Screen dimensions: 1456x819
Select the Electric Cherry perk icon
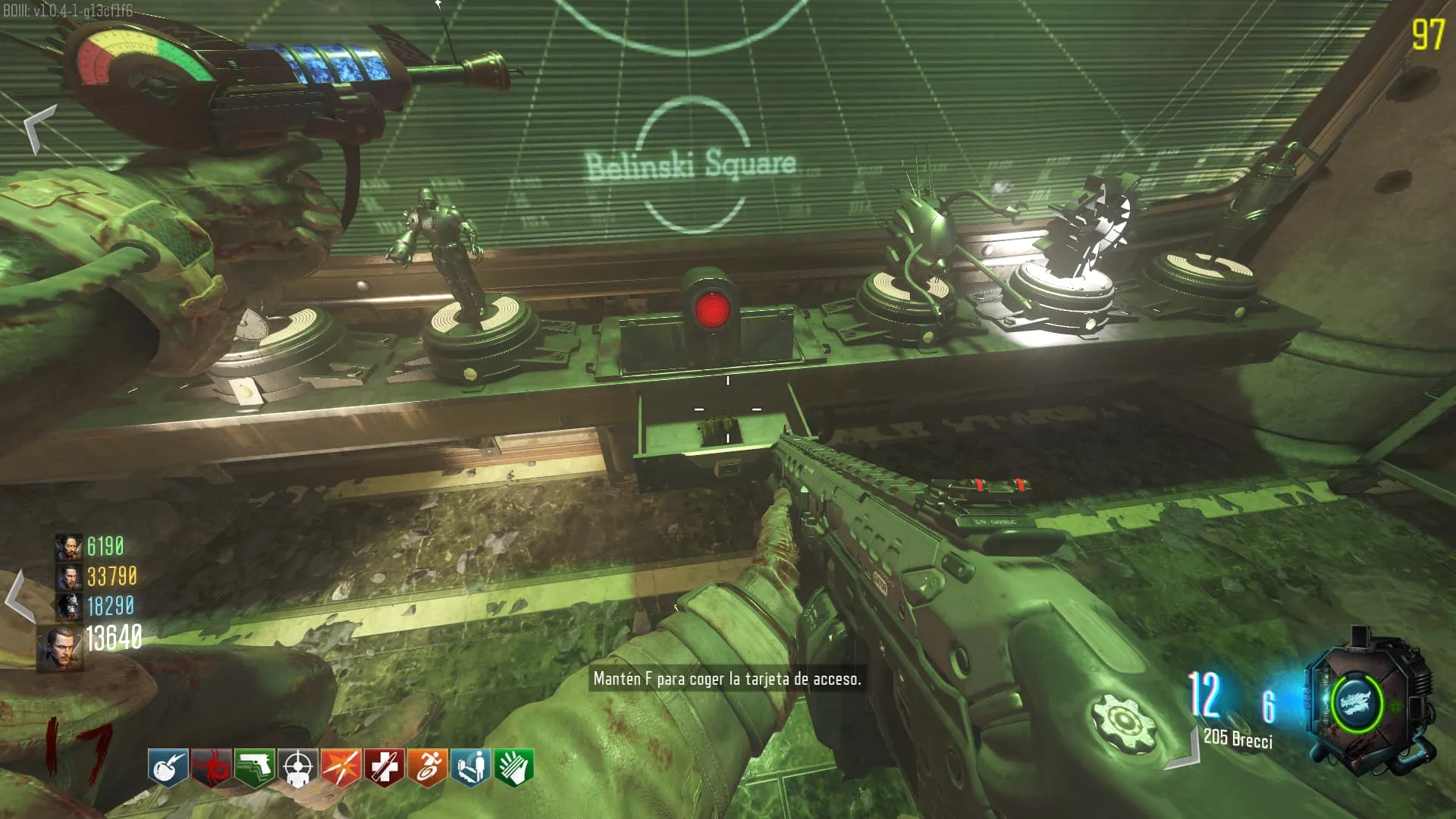point(168,768)
